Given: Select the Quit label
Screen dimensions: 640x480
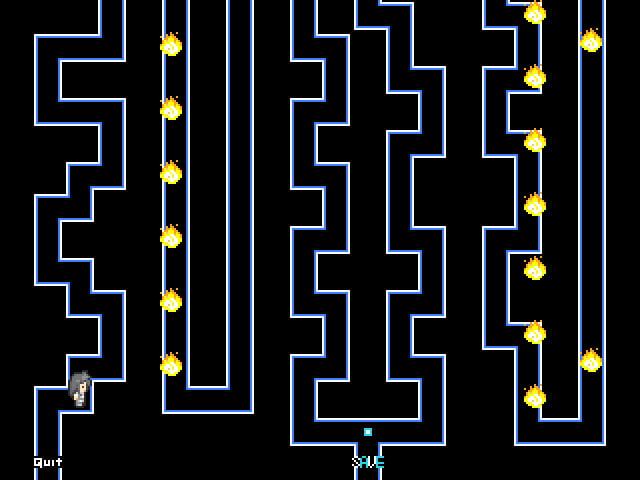Looking at the screenshot, I should (47, 462).
